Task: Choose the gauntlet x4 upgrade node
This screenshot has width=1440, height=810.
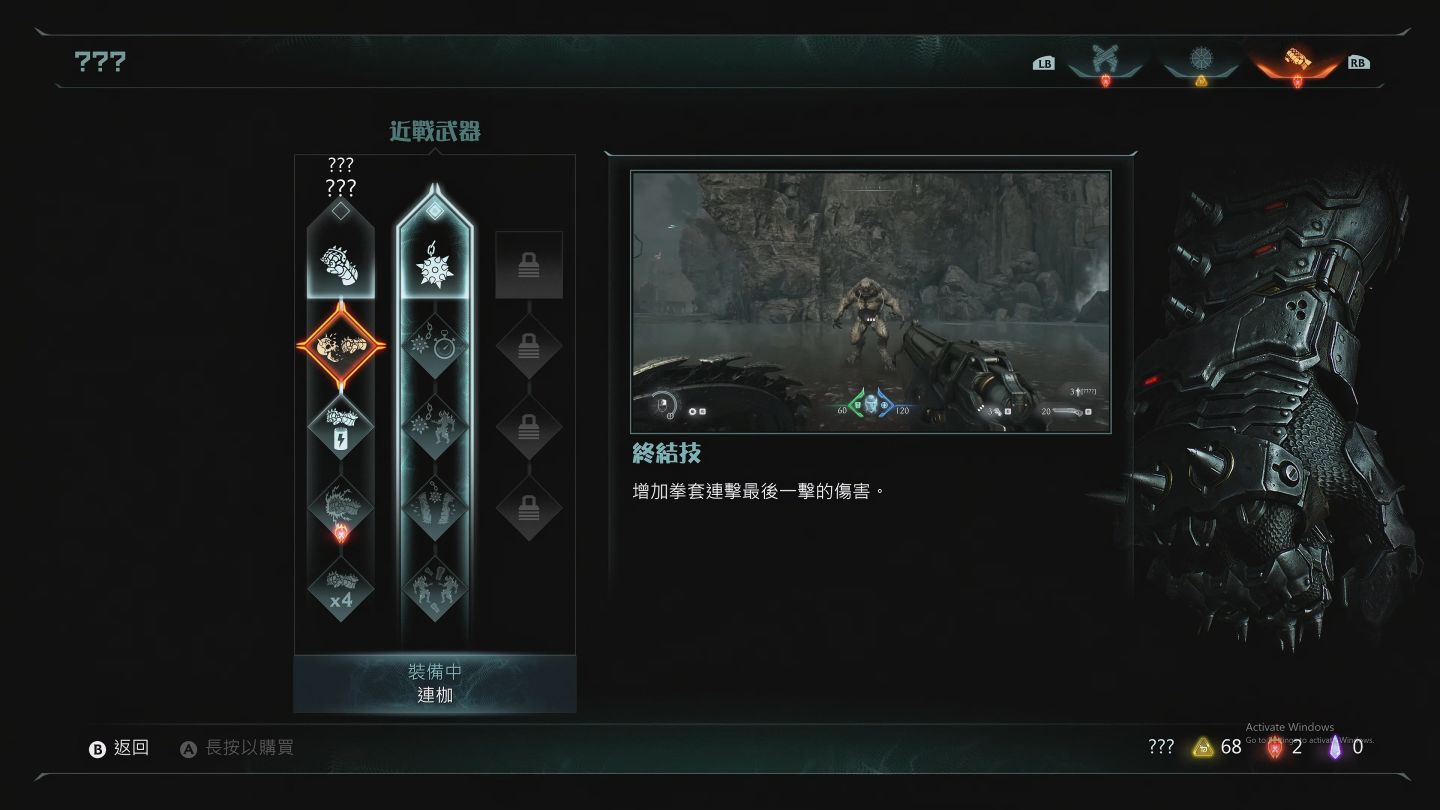Action: click(x=341, y=590)
